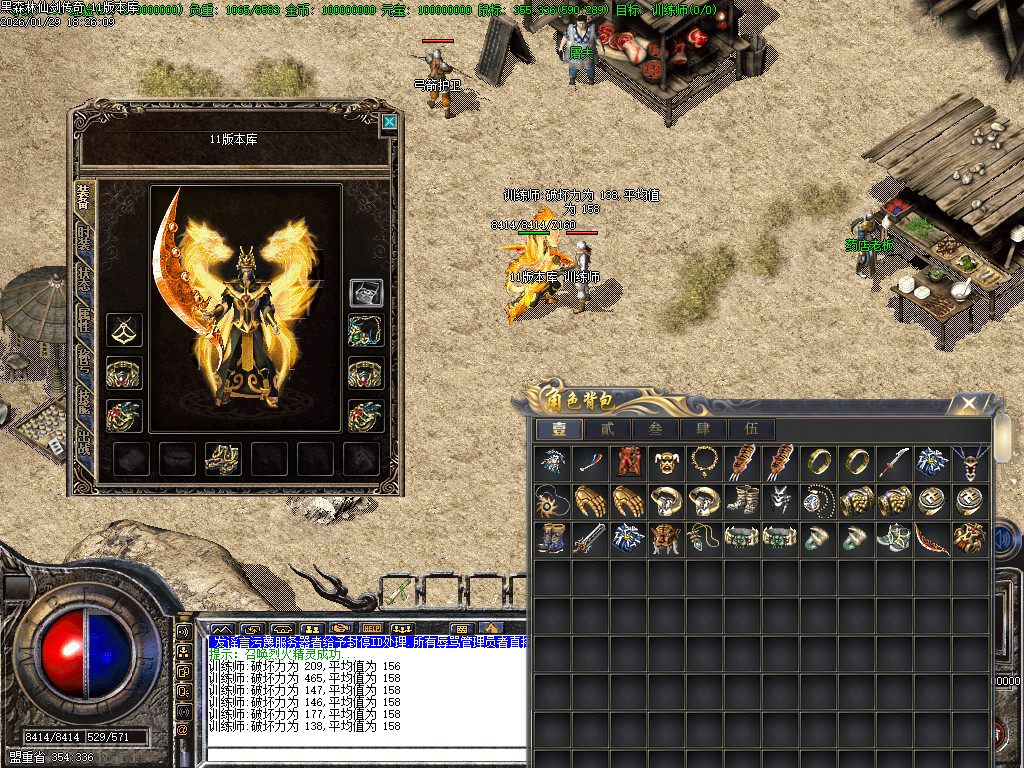Select bag page 贰 tab

coord(607,429)
